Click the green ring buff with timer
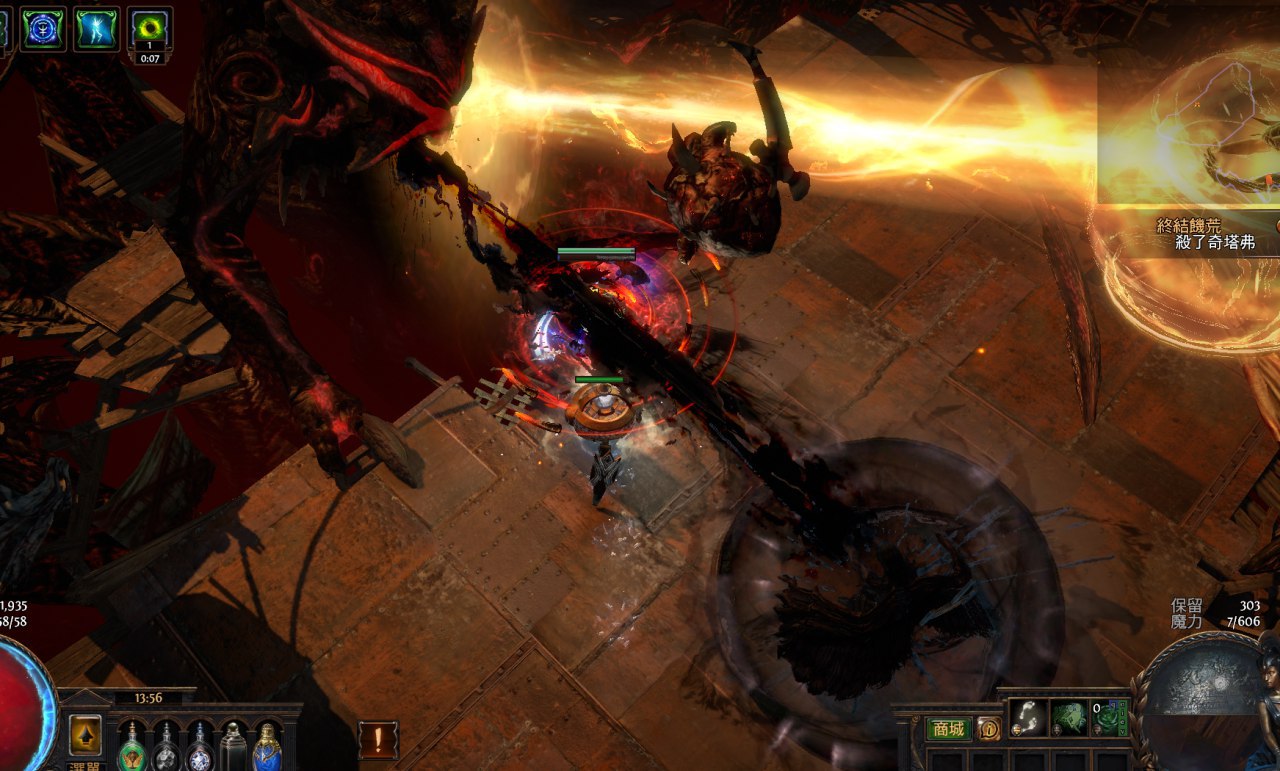Image resolution: width=1280 pixels, height=771 pixels. coord(150,28)
